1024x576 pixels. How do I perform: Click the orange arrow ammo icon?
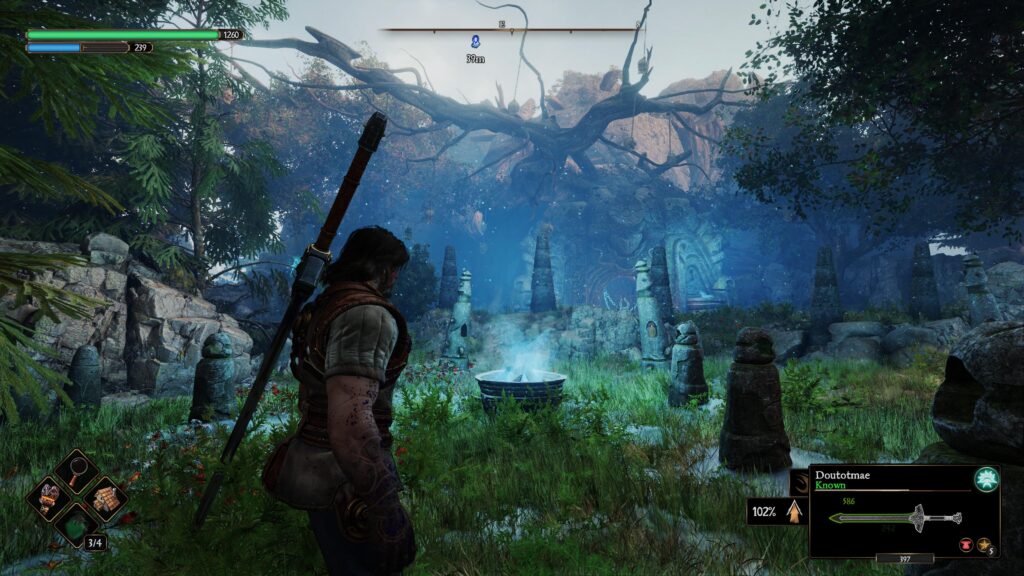794,511
